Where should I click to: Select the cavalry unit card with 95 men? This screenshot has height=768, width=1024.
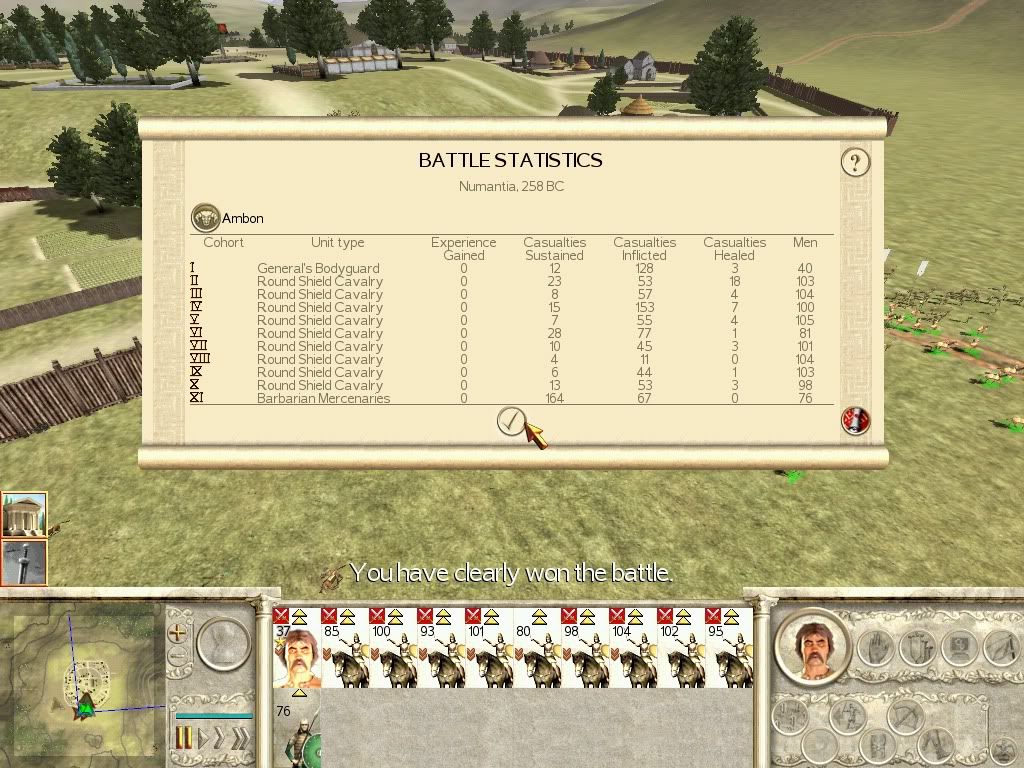(x=728, y=648)
